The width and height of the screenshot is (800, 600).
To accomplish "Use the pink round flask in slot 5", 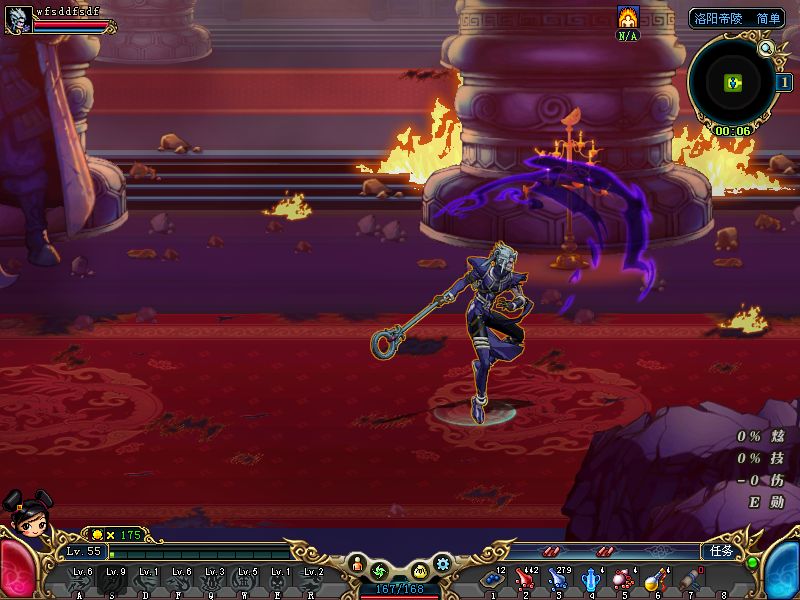I will point(623,580).
